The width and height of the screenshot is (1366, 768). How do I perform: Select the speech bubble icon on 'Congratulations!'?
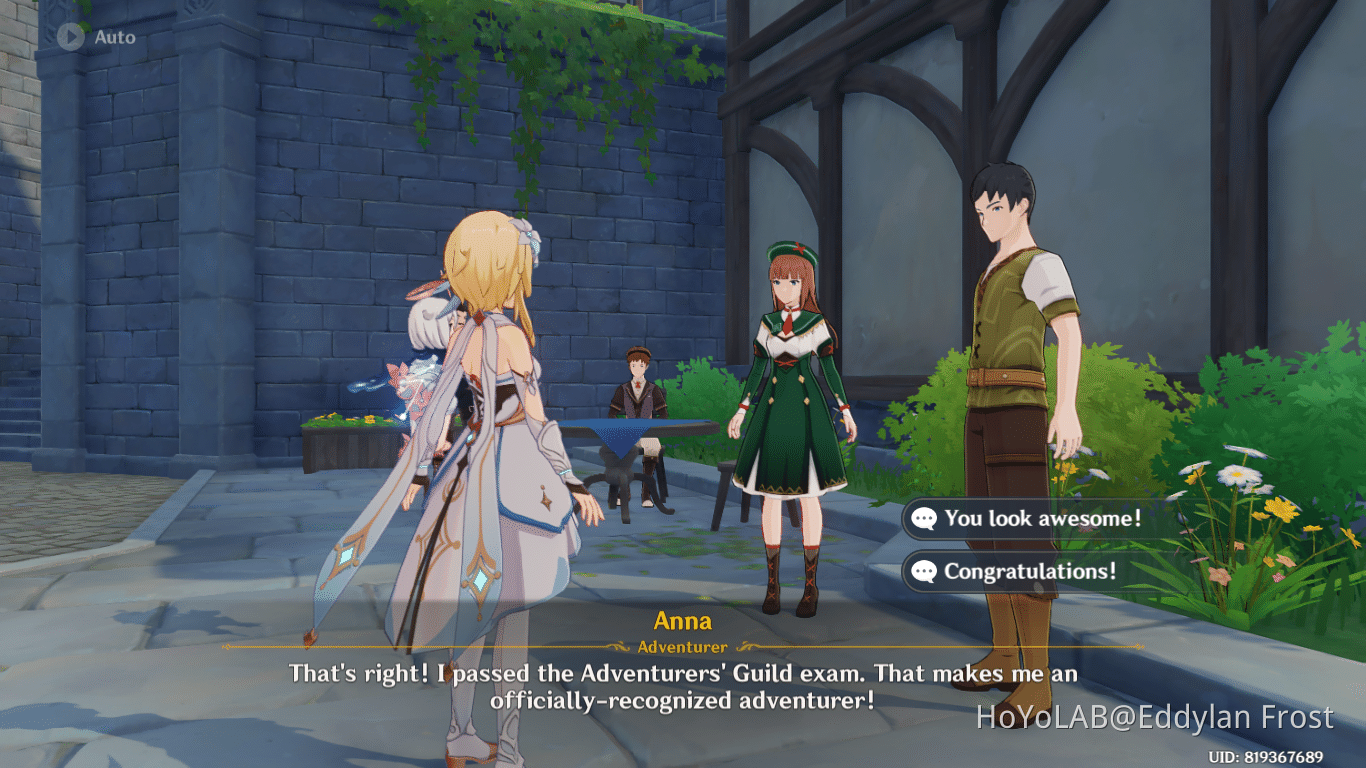pos(925,572)
